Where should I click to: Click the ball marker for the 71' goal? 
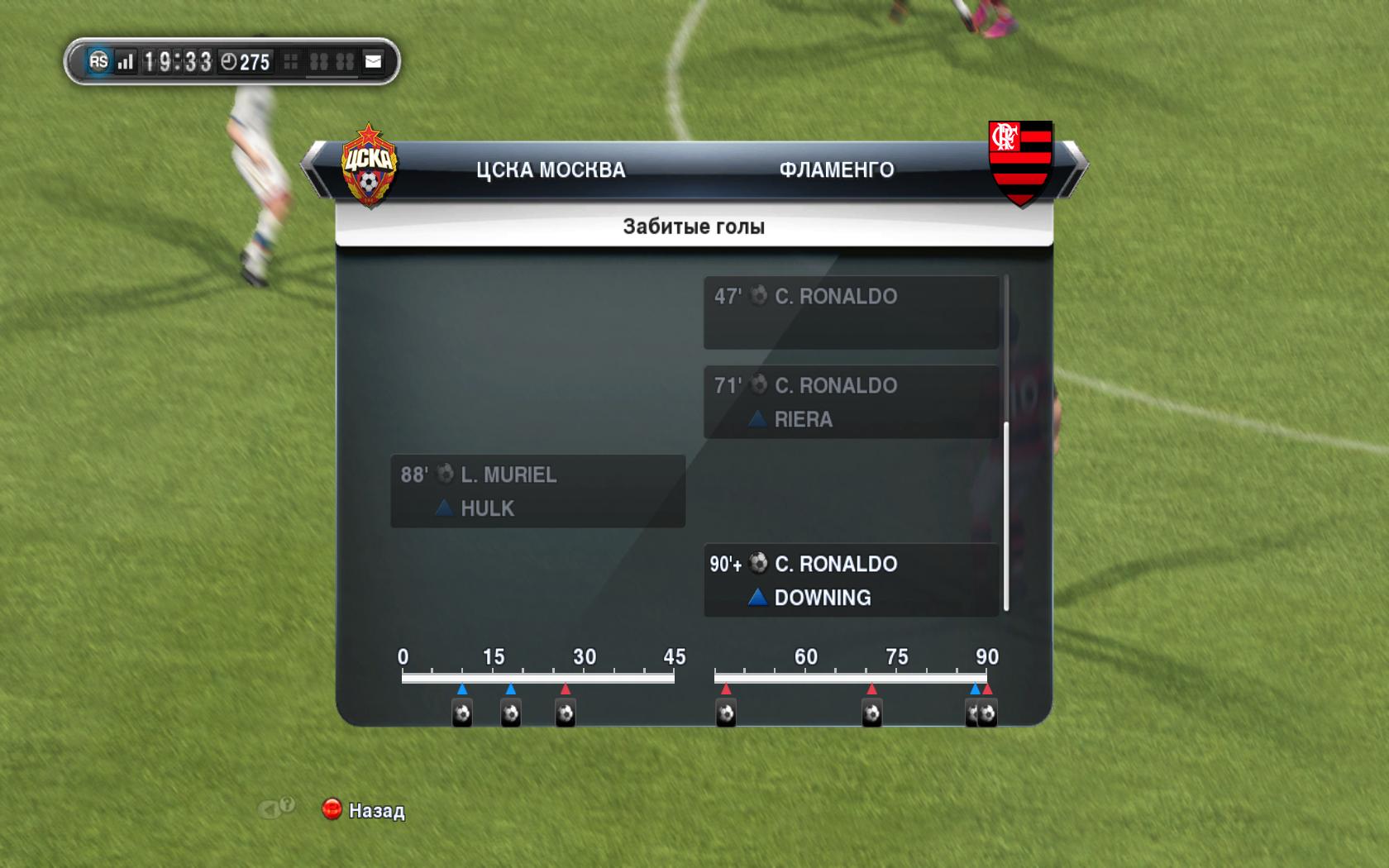point(871,713)
